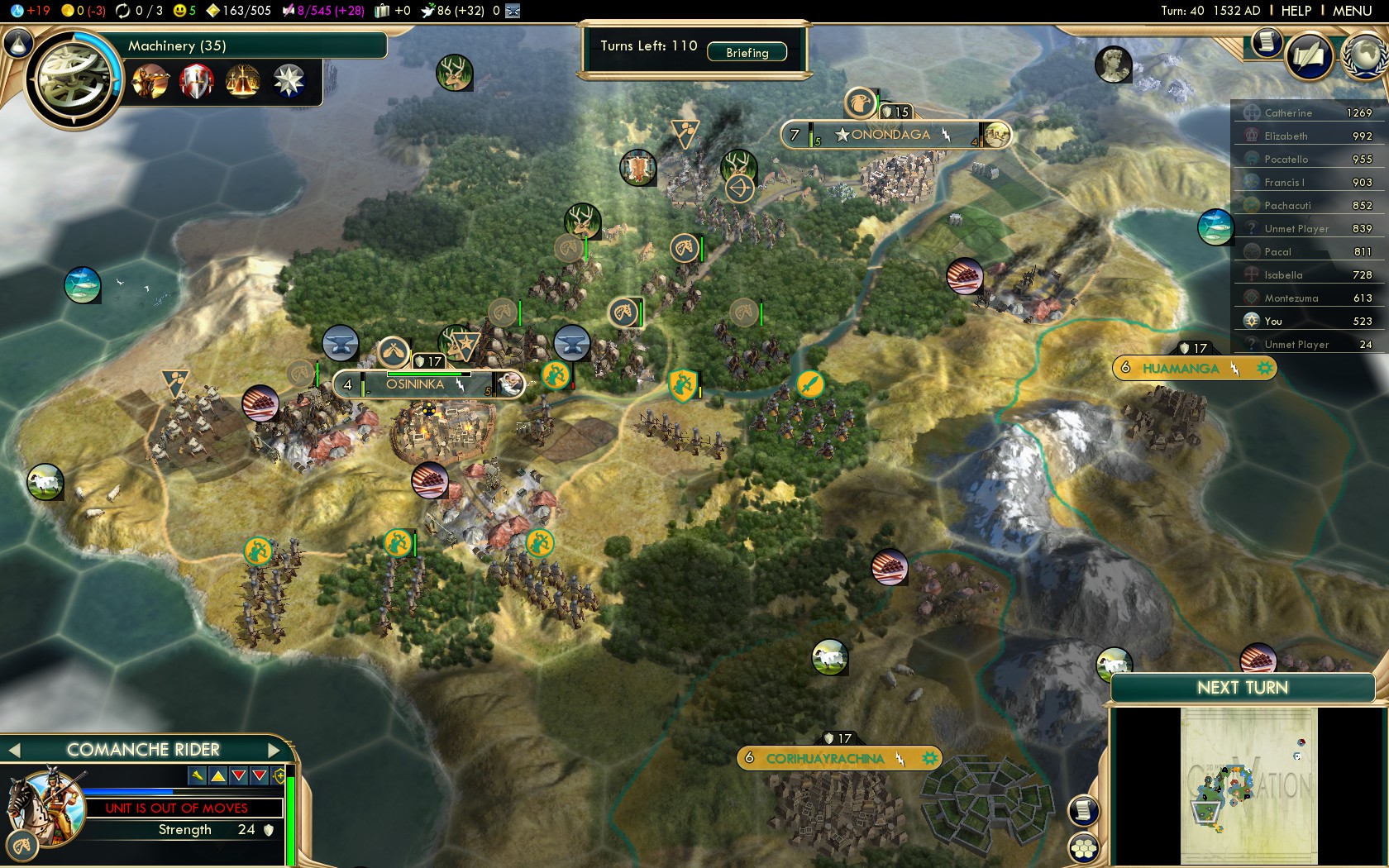Open the hexagon map options button by the minimap

[x=1083, y=847]
